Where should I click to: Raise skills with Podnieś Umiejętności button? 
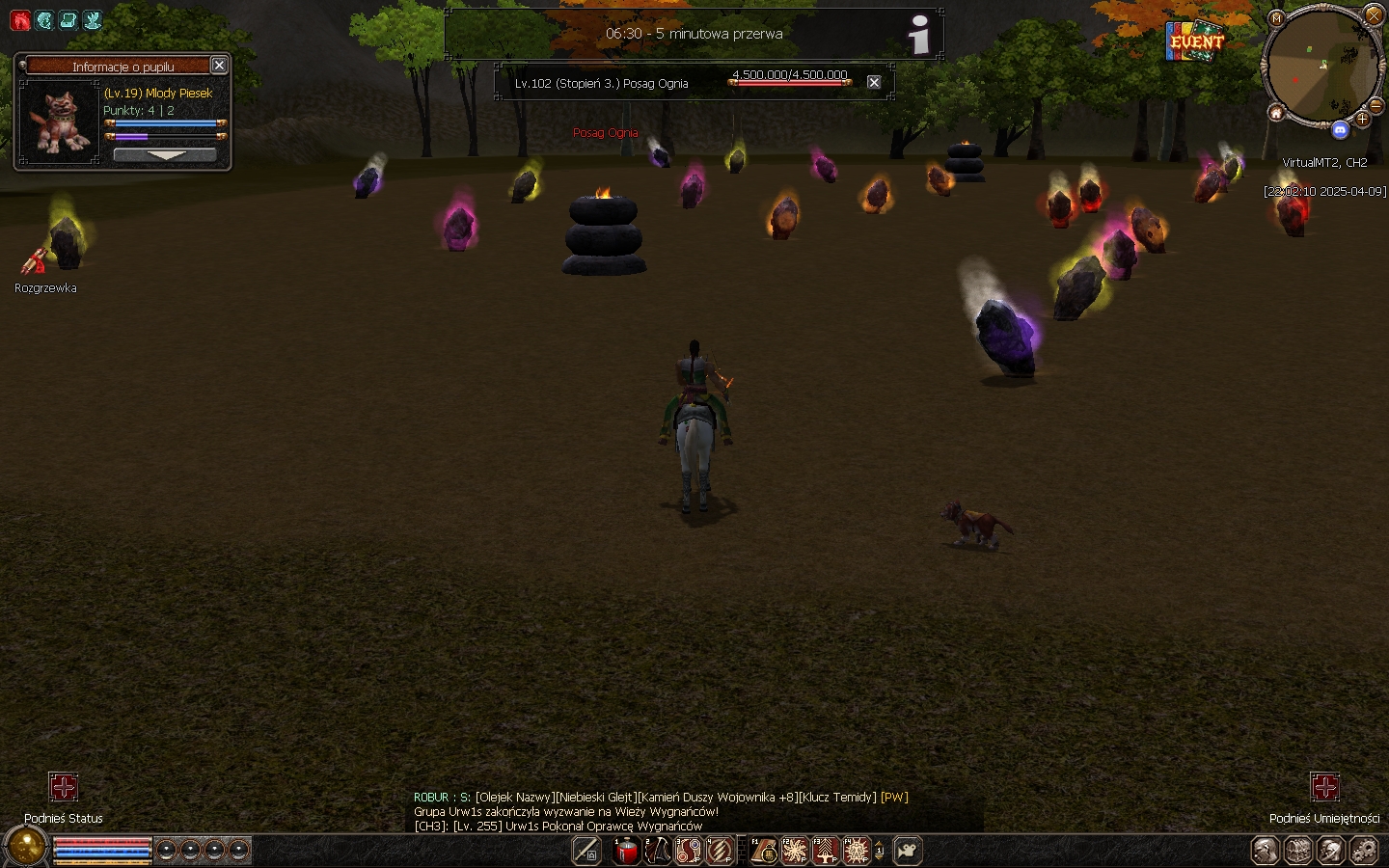[1324, 787]
